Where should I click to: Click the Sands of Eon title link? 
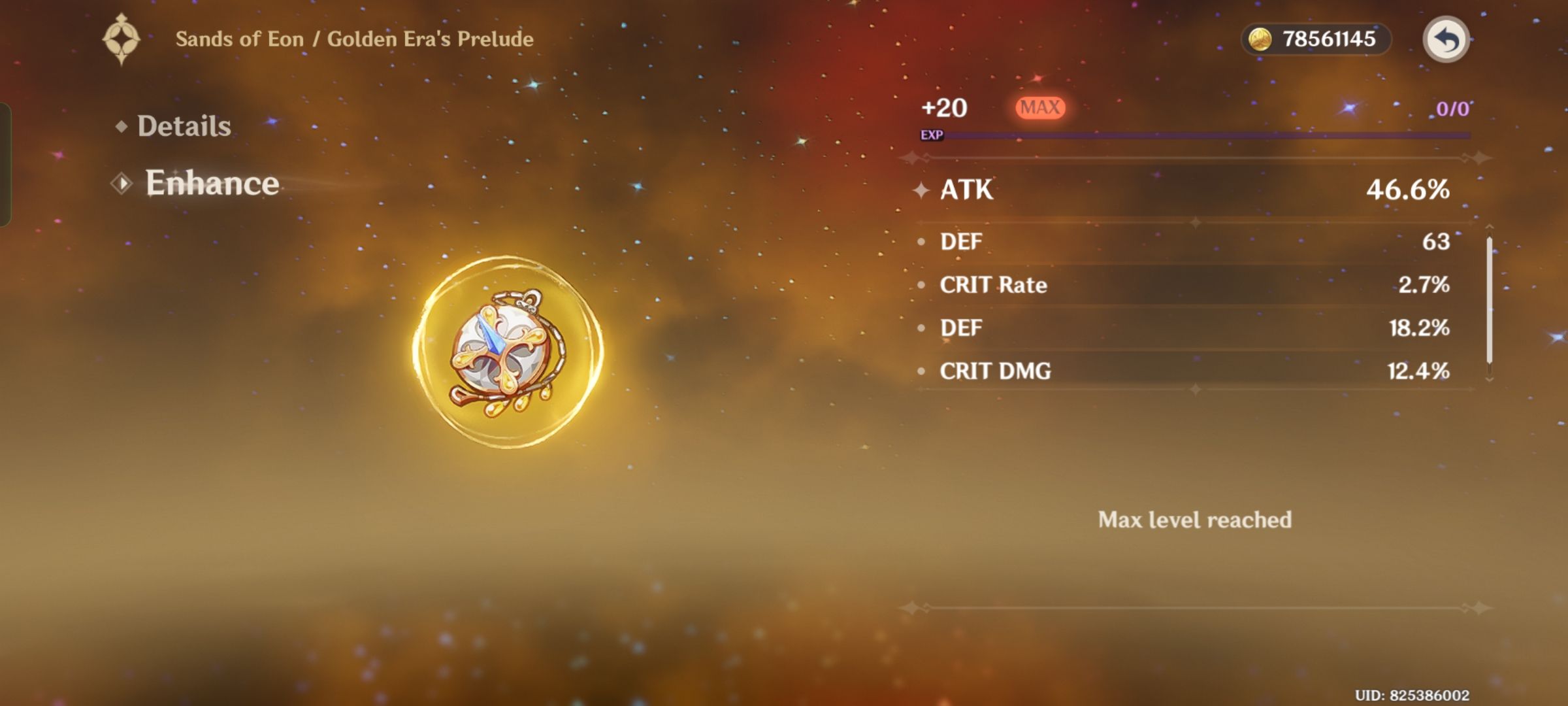point(355,39)
